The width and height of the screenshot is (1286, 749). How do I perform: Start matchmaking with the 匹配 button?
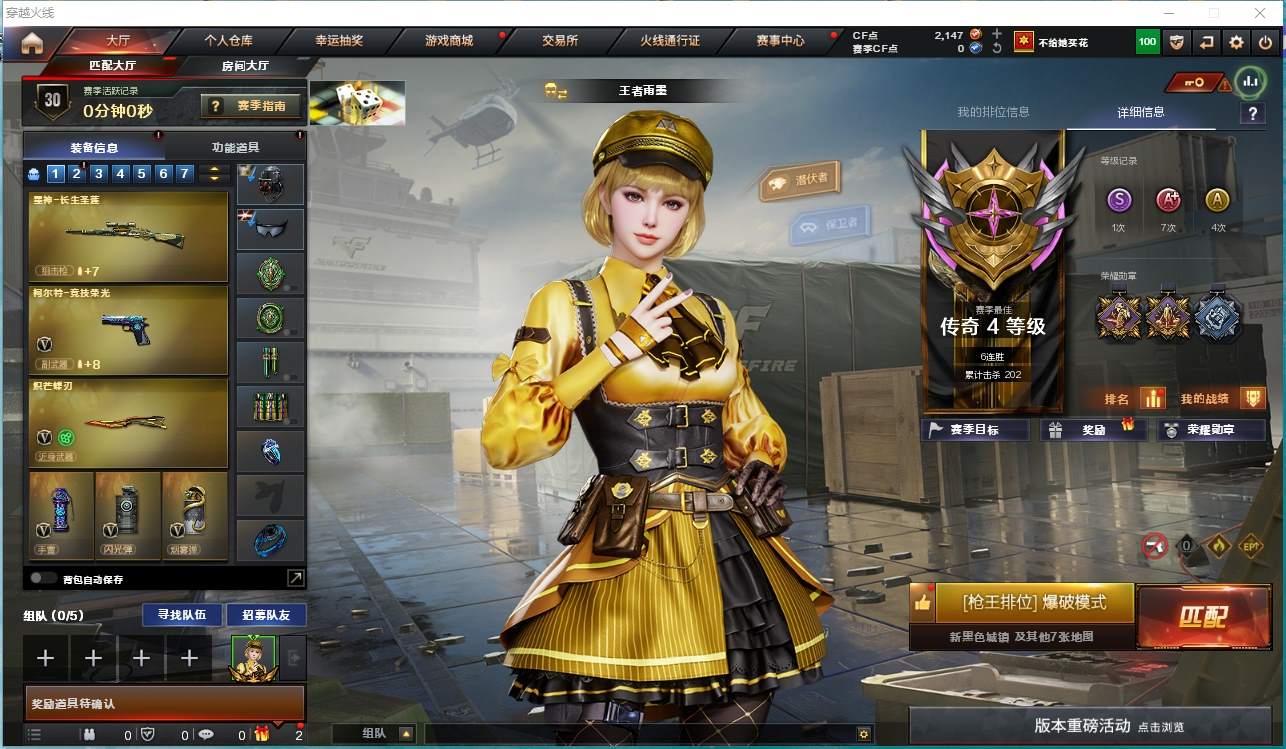pos(1201,615)
